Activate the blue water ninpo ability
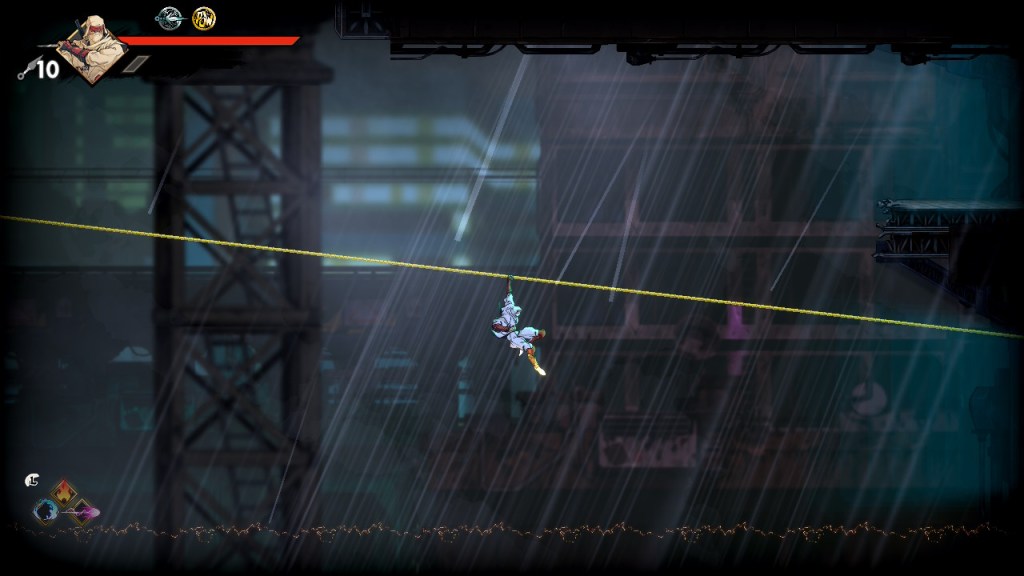This screenshot has width=1024, height=576. click(45, 511)
